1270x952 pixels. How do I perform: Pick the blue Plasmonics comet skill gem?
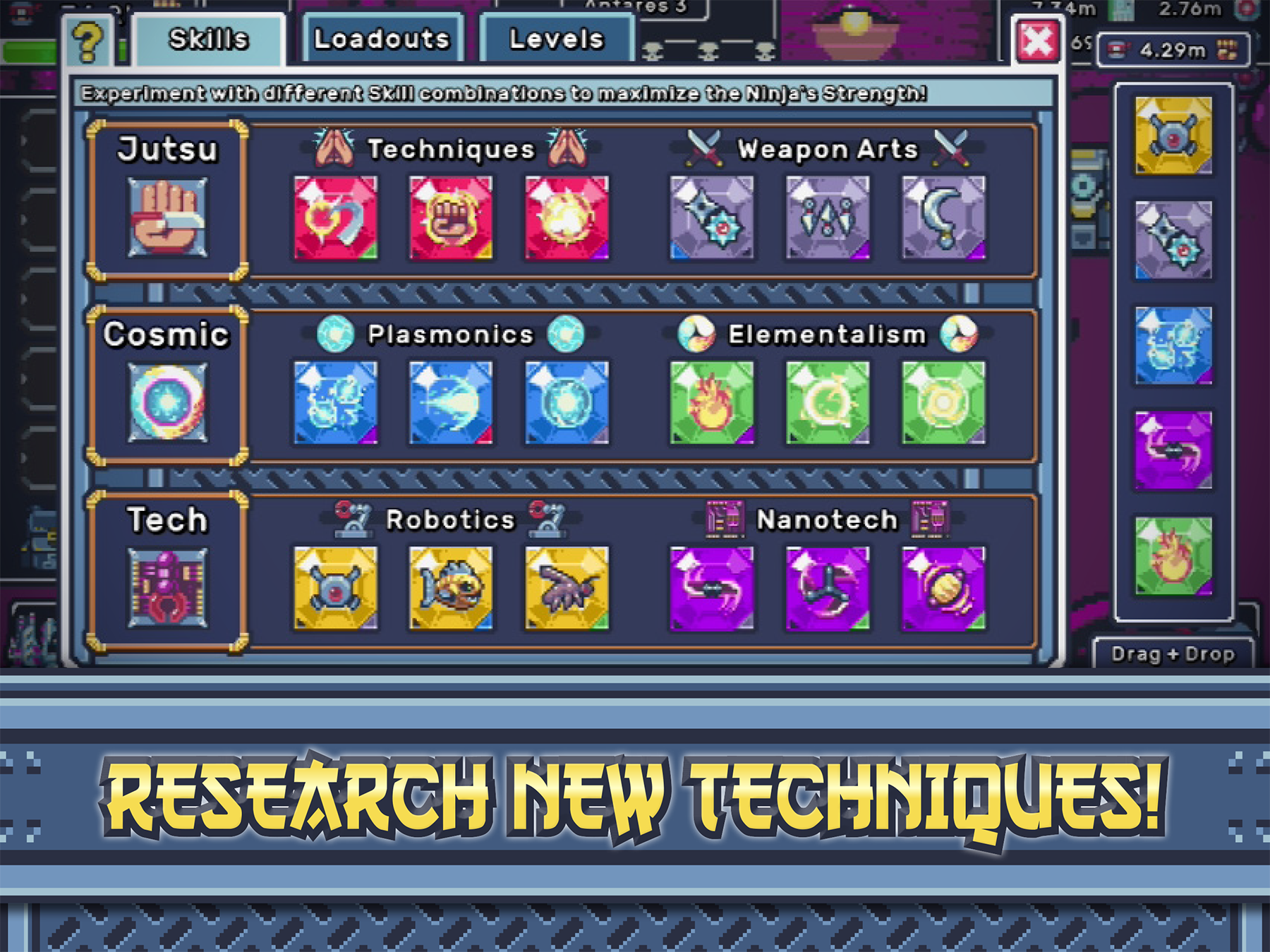(452, 404)
